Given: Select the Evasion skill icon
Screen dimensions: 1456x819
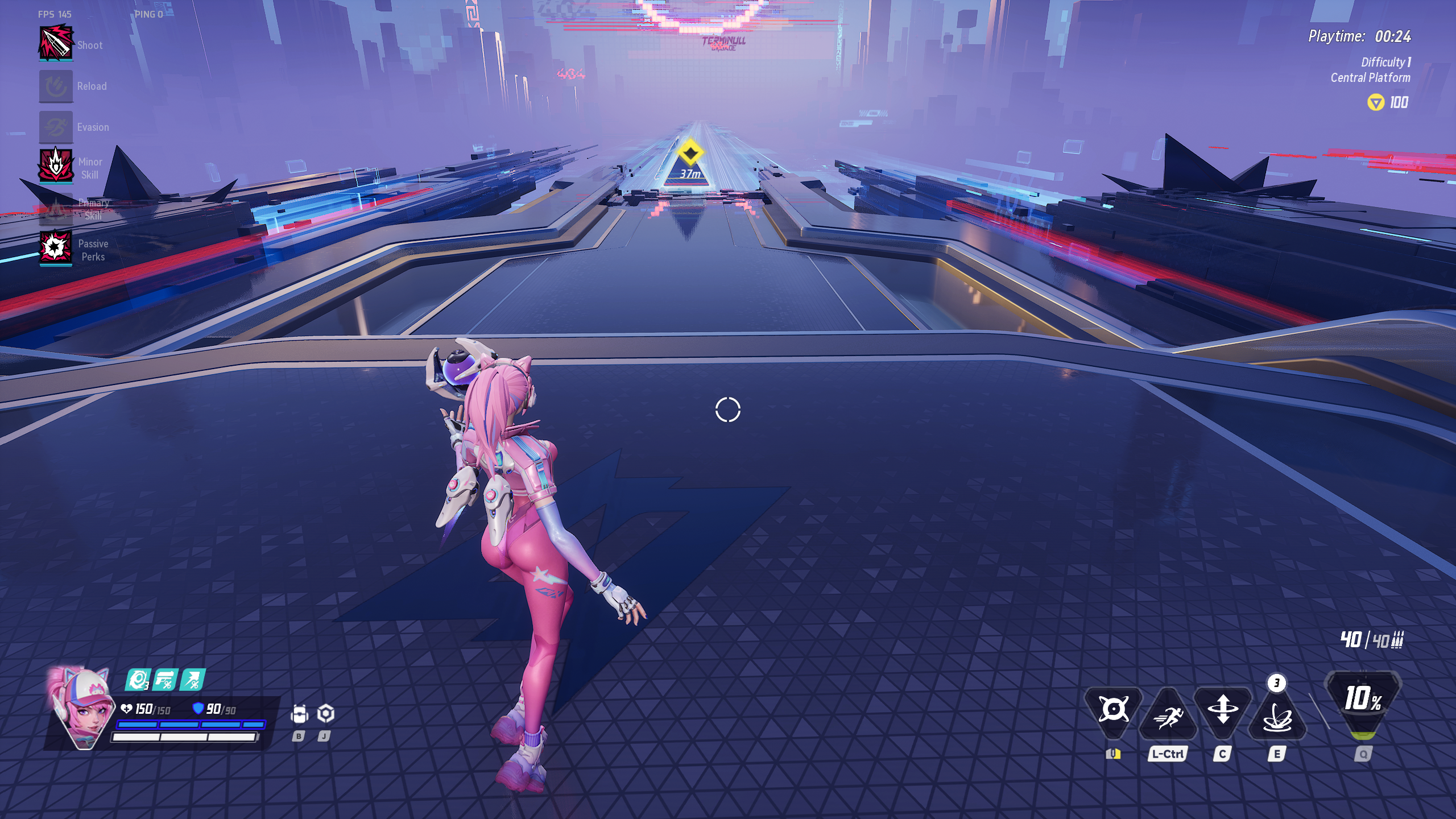Looking at the screenshot, I should [56, 127].
